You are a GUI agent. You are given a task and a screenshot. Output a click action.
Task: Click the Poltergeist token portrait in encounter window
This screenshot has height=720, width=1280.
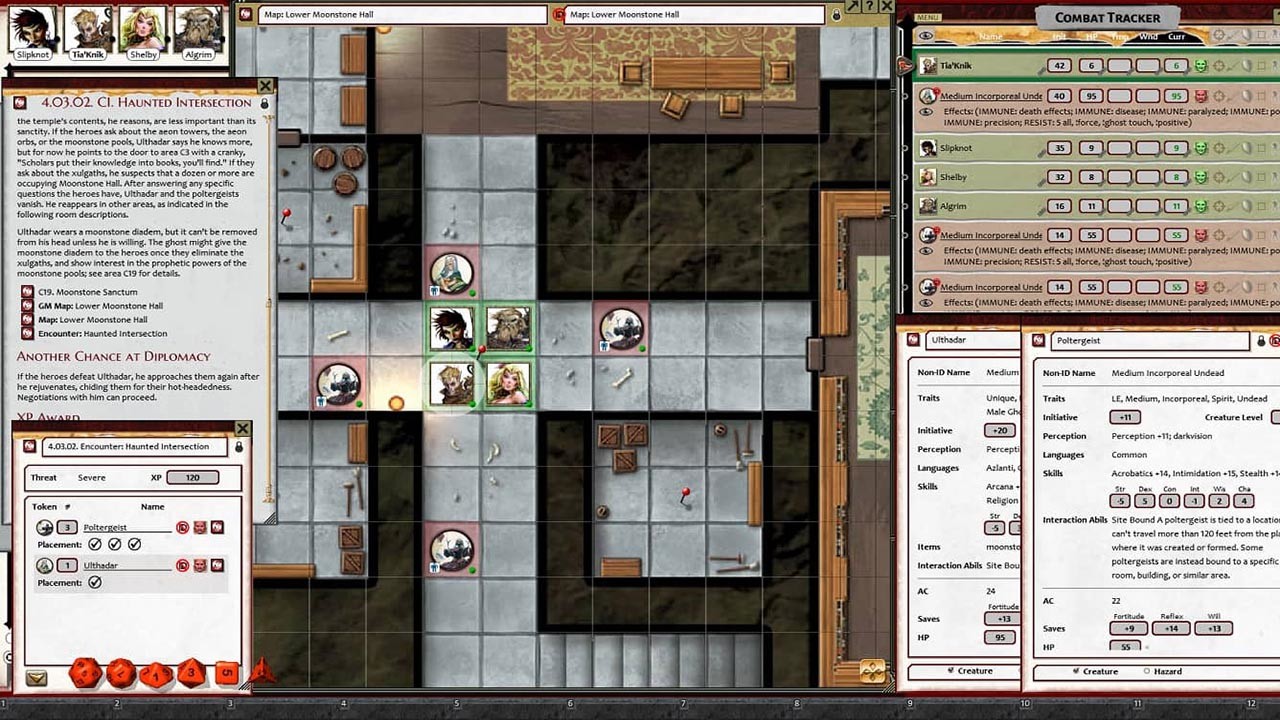pyautogui.click(x=45, y=527)
